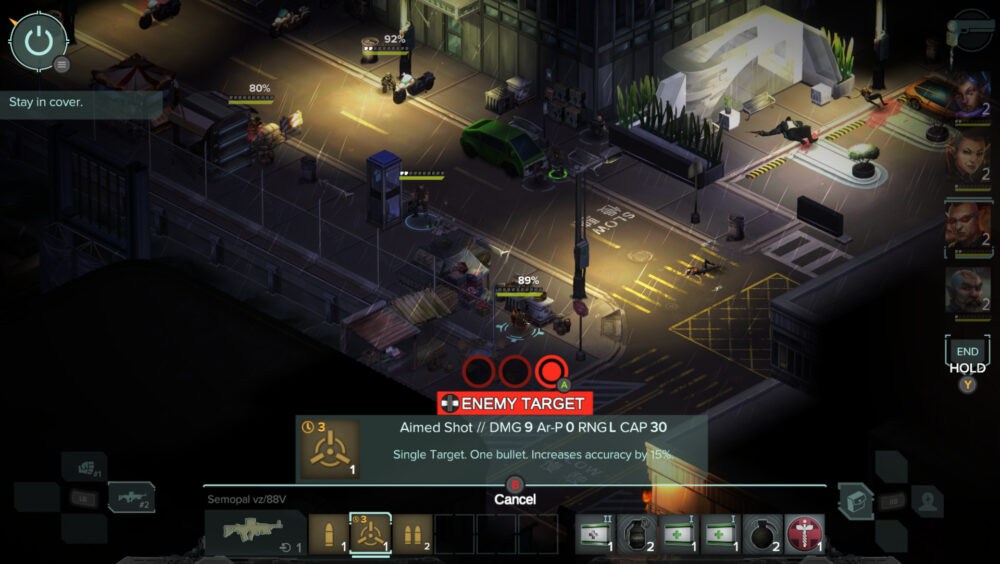This screenshot has width=1000, height=564.
Task: Select the single bullet shot ability
Action: coord(327,534)
